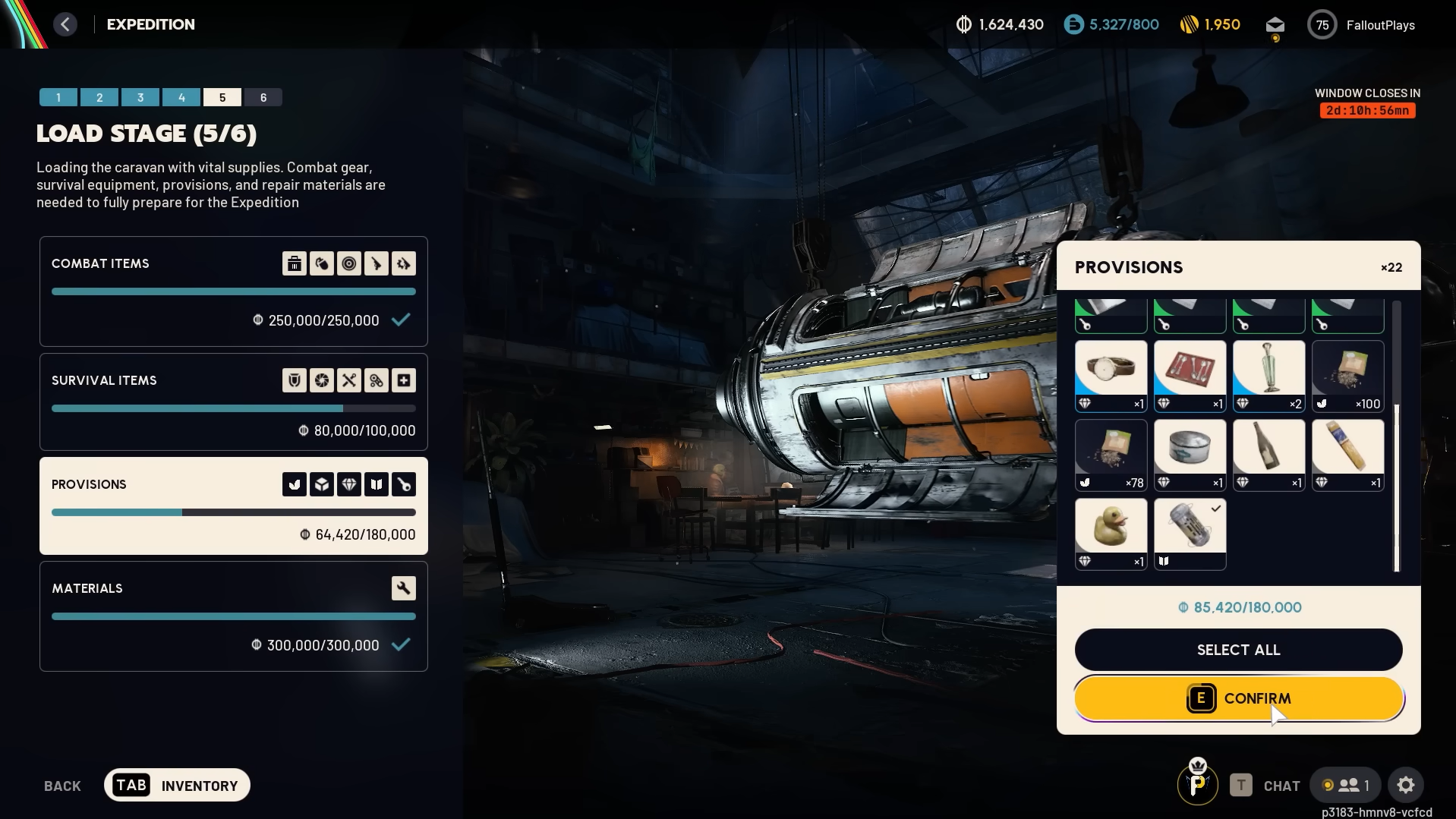
Task: Select the x100 seed packet stack
Action: 1347,376
